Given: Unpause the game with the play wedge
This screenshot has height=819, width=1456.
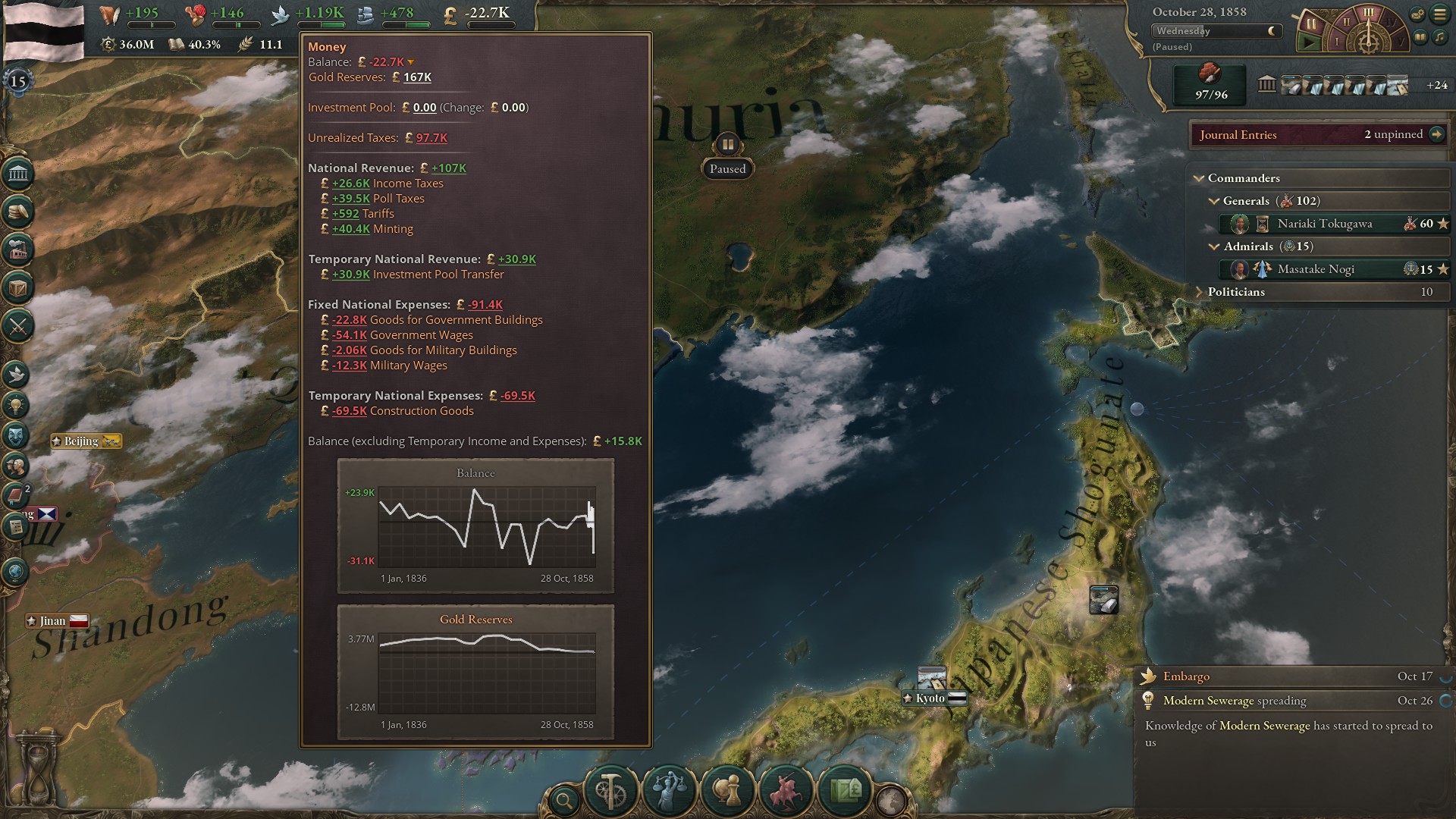Looking at the screenshot, I should click(x=1309, y=42).
